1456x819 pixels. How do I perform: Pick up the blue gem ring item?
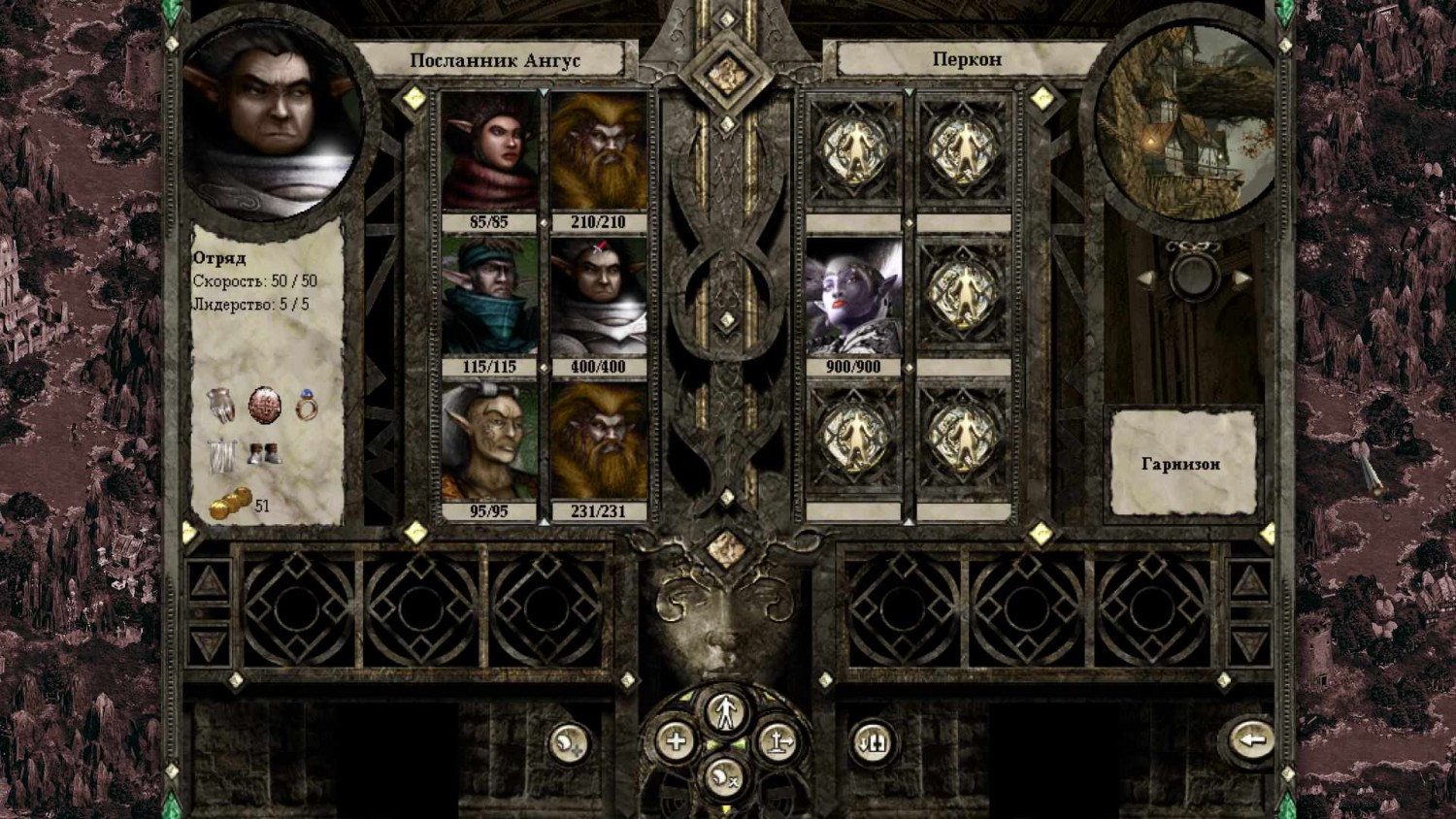[305, 408]
